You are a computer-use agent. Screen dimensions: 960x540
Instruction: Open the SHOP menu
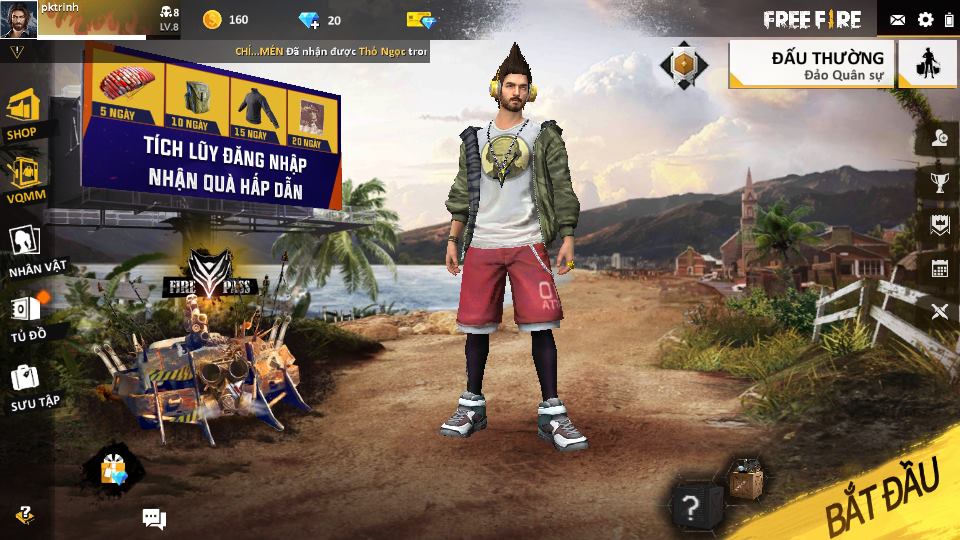tap(22, 113)
